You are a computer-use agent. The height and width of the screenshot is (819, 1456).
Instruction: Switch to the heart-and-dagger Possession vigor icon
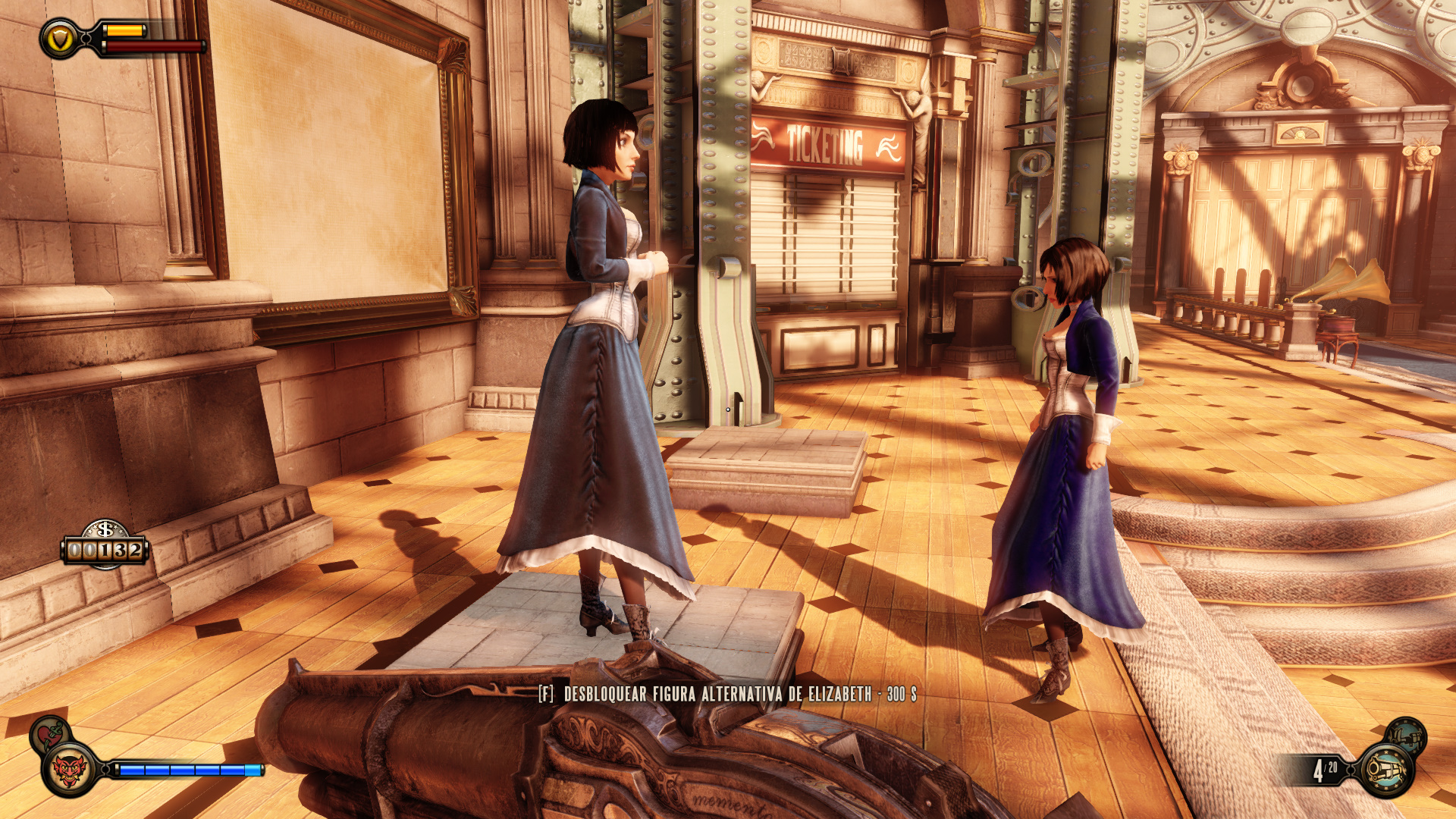[50, 734]
